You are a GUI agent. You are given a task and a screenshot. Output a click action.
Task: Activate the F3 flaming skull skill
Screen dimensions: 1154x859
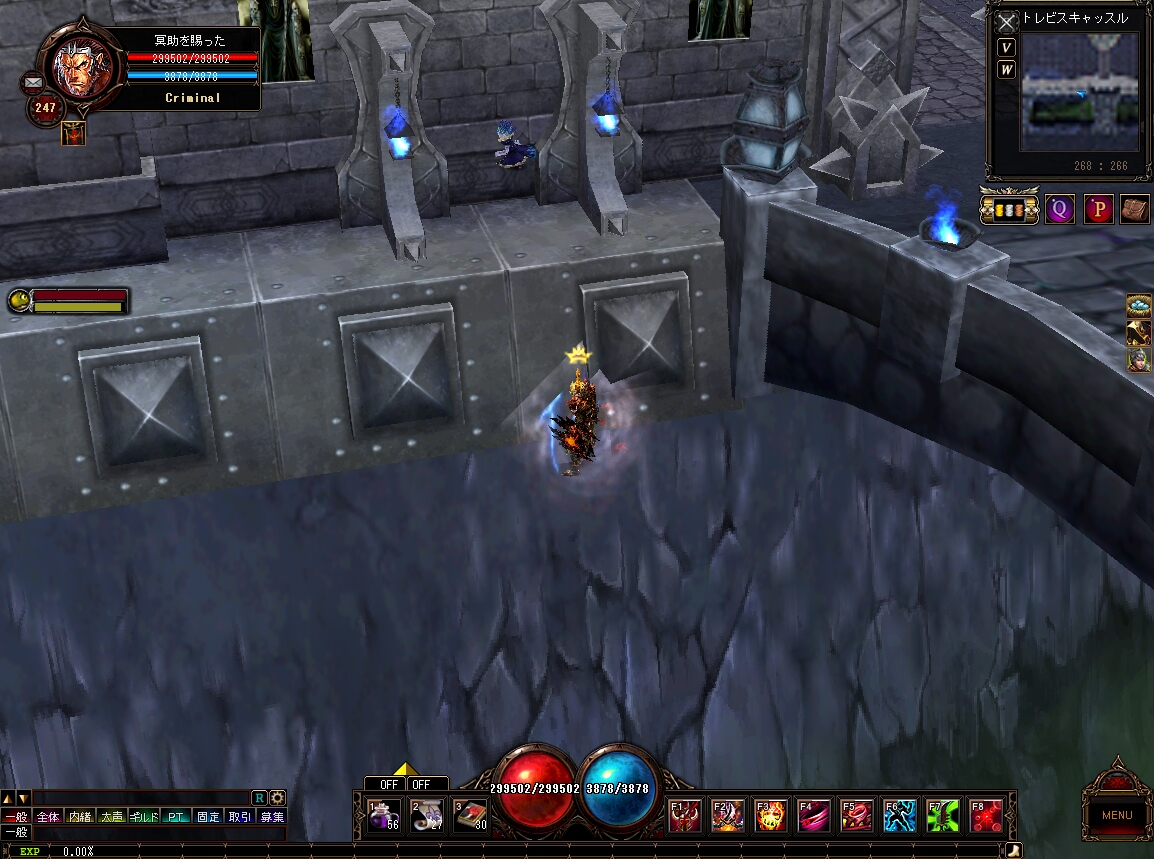(771, 816)
